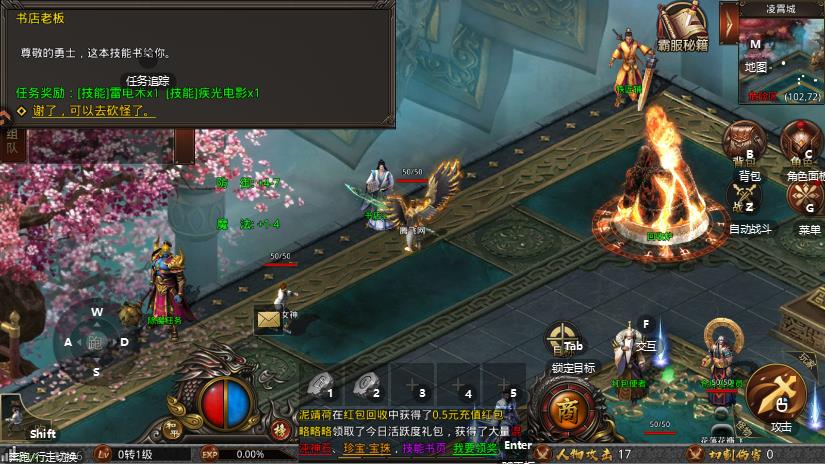Screen dimensions: 825x464
Task: Open the envelope mail icon
Action: coord(267,319)
